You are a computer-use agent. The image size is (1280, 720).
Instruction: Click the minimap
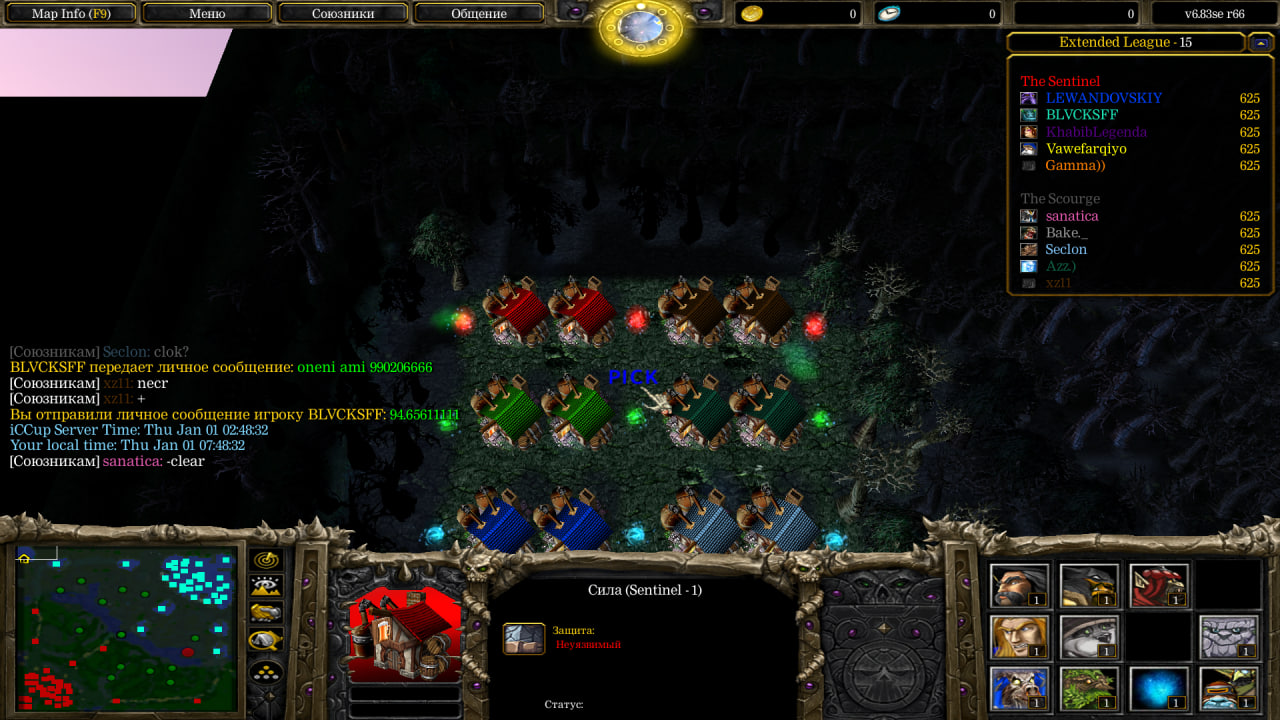click(x=126, y=628)
